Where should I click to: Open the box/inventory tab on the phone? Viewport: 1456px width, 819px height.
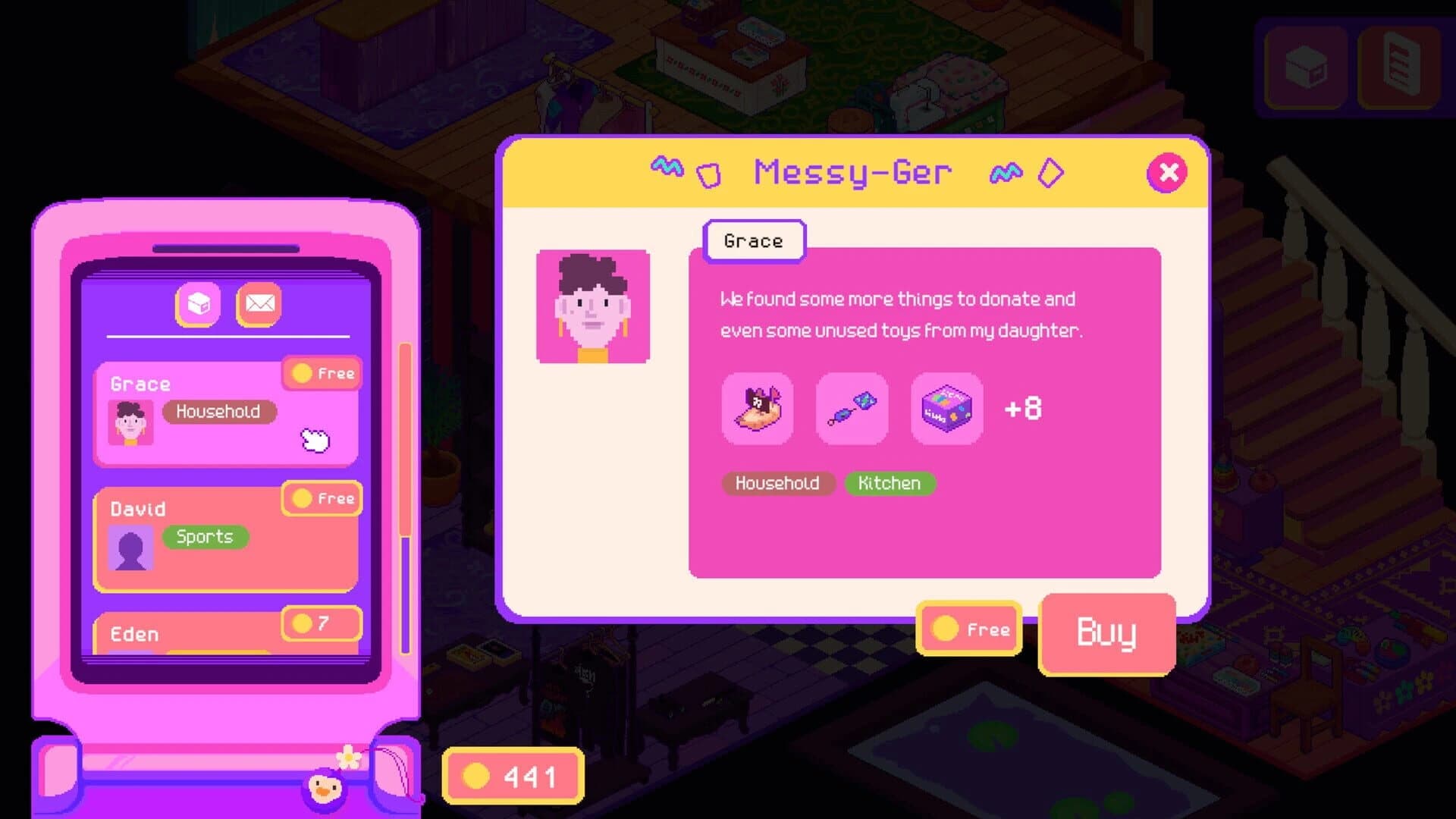(199, 304)
